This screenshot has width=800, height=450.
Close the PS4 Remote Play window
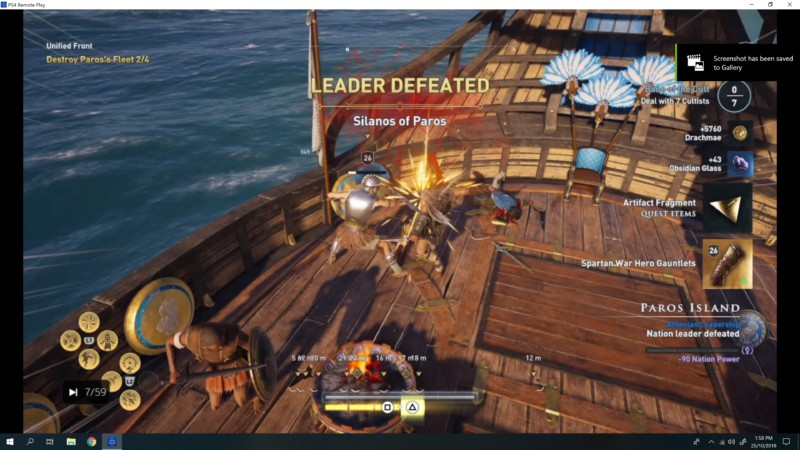pyautogui.click(x=788, y=5)
